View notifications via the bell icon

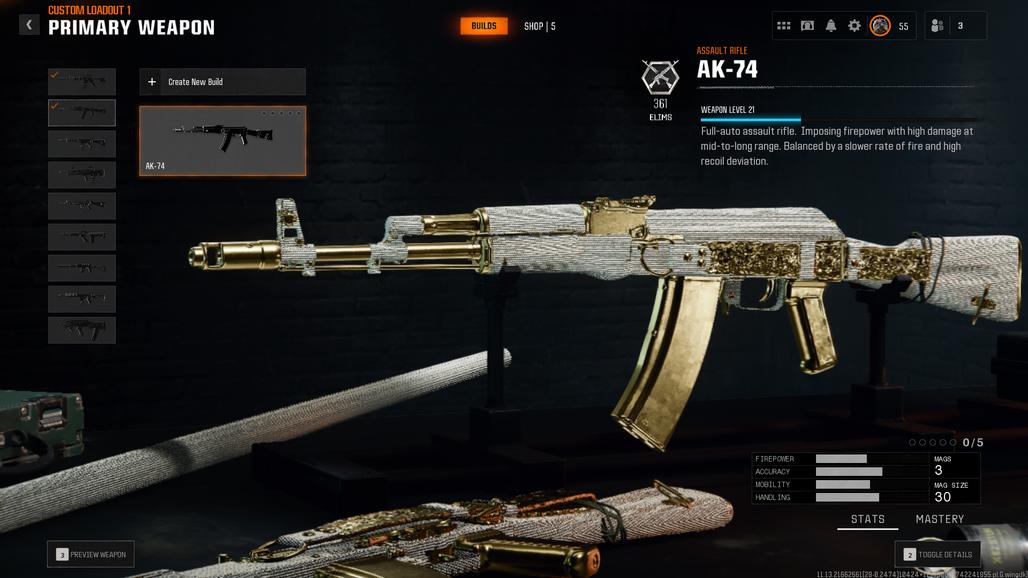[x=831, y=26]
